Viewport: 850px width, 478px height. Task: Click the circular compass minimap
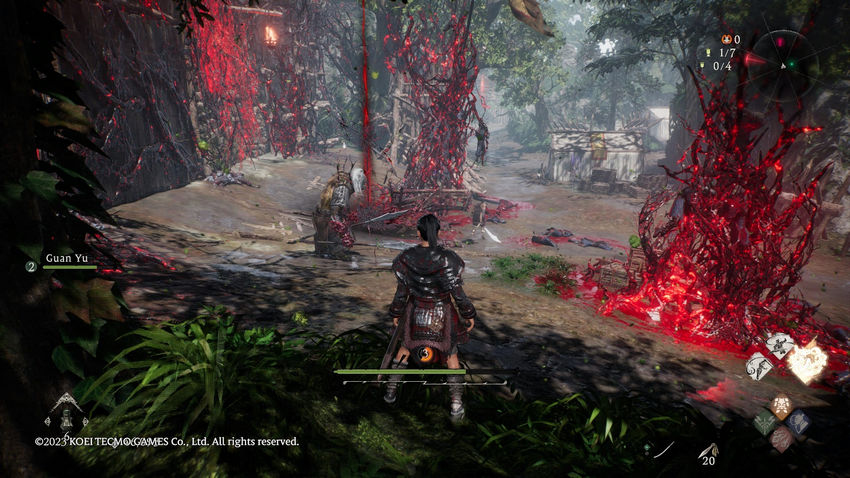click(785, 60)
